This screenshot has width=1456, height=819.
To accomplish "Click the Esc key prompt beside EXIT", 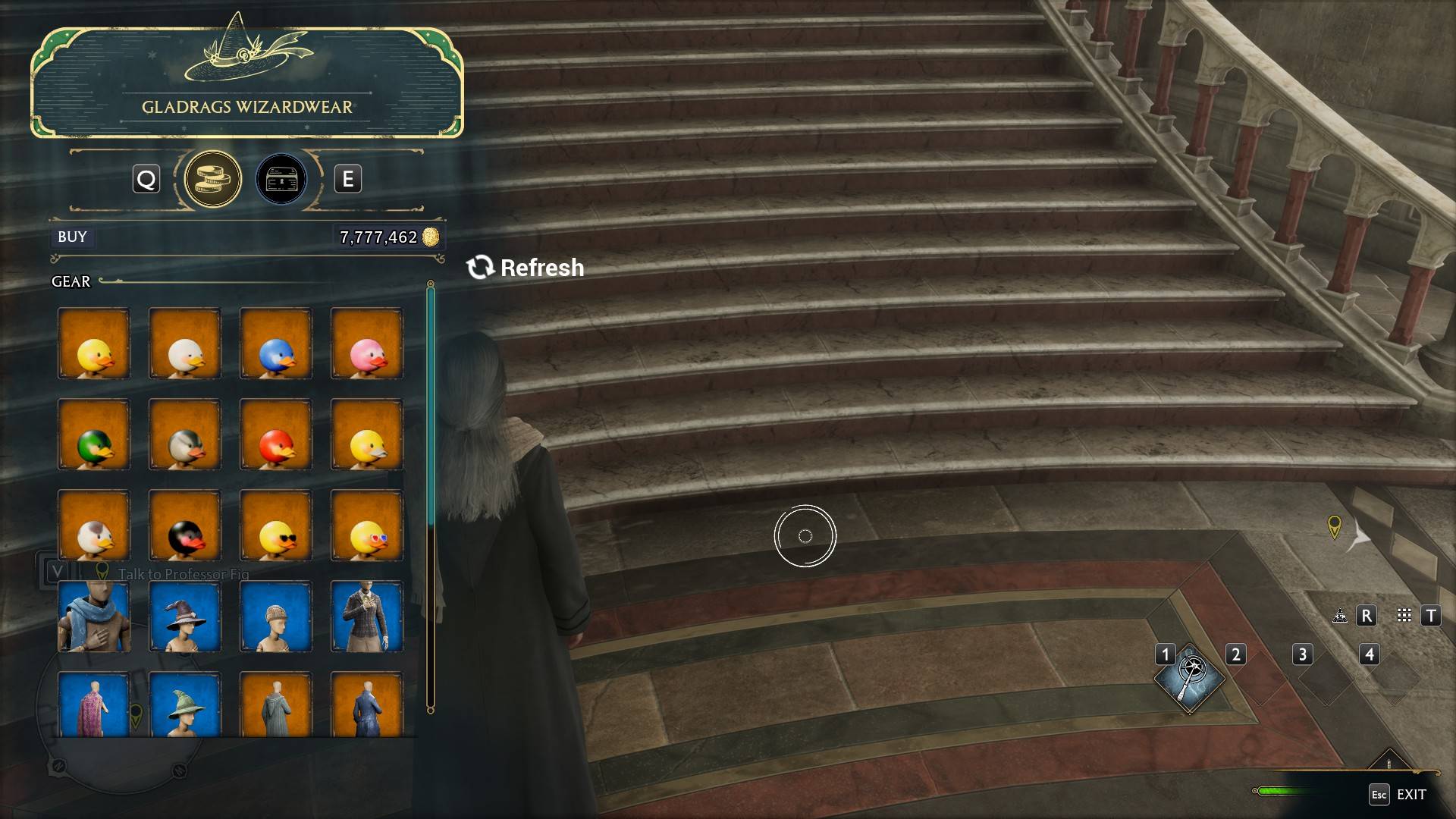I will [1379, 795].
